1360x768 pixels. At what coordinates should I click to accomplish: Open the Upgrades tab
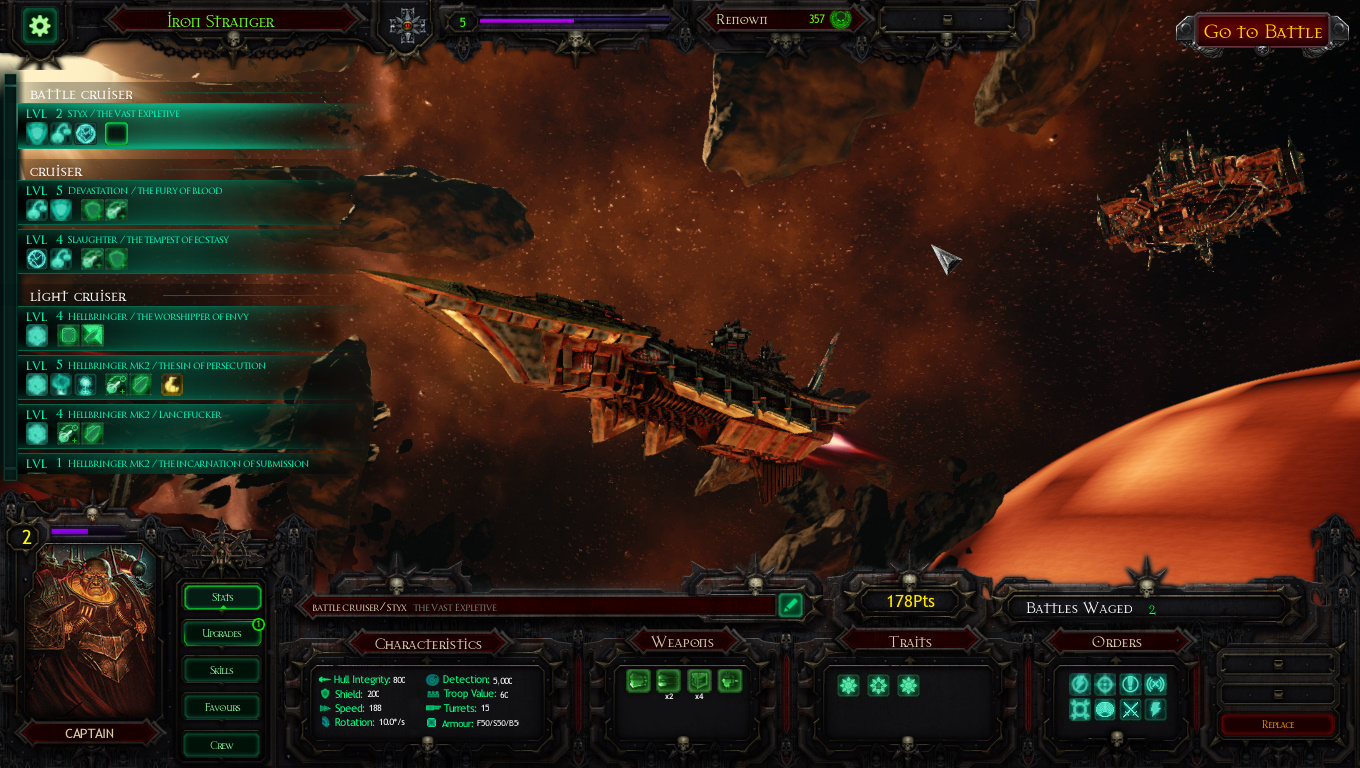[222, 633]
